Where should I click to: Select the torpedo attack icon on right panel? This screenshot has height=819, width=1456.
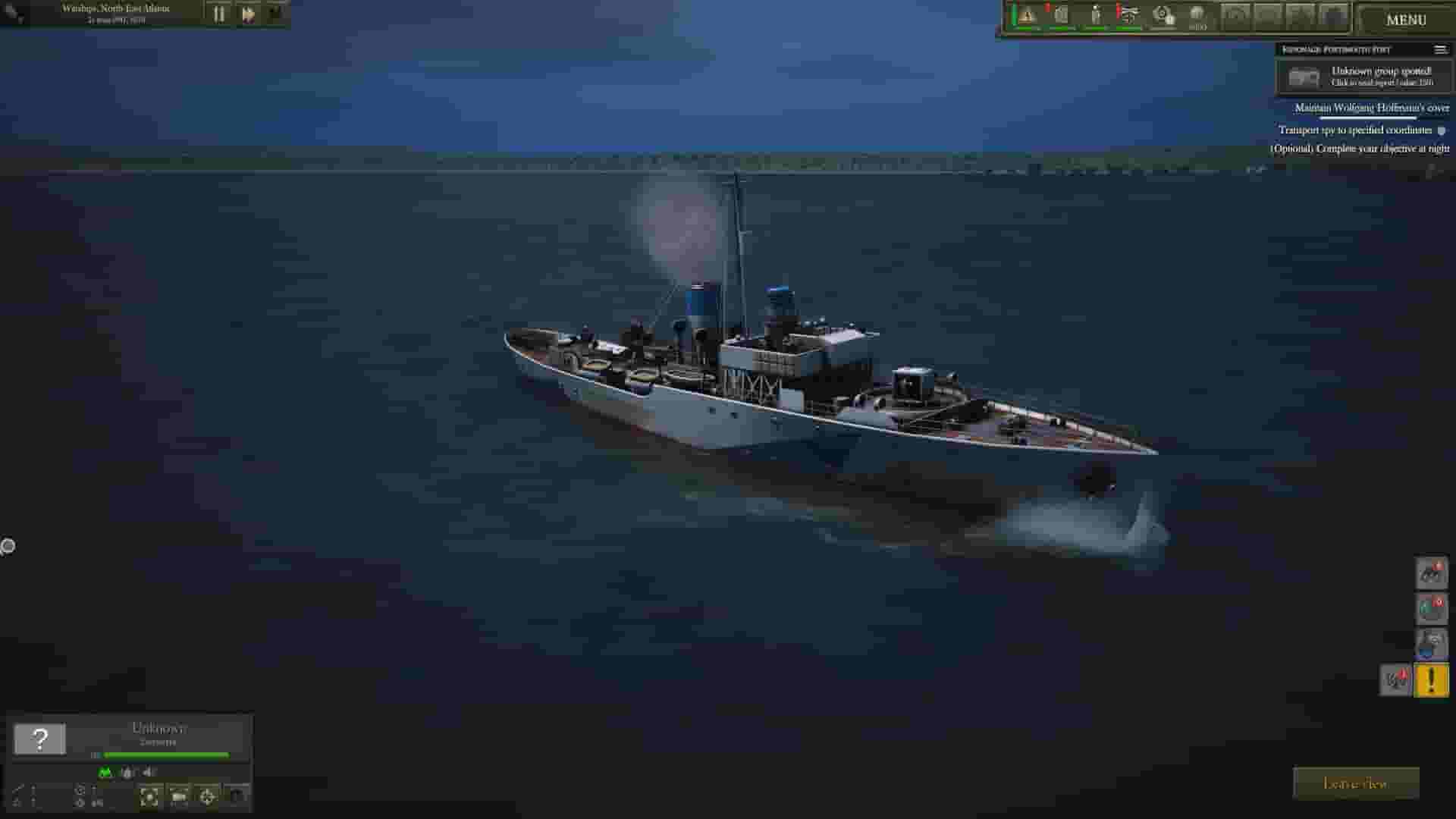(x=1433, y=609)
